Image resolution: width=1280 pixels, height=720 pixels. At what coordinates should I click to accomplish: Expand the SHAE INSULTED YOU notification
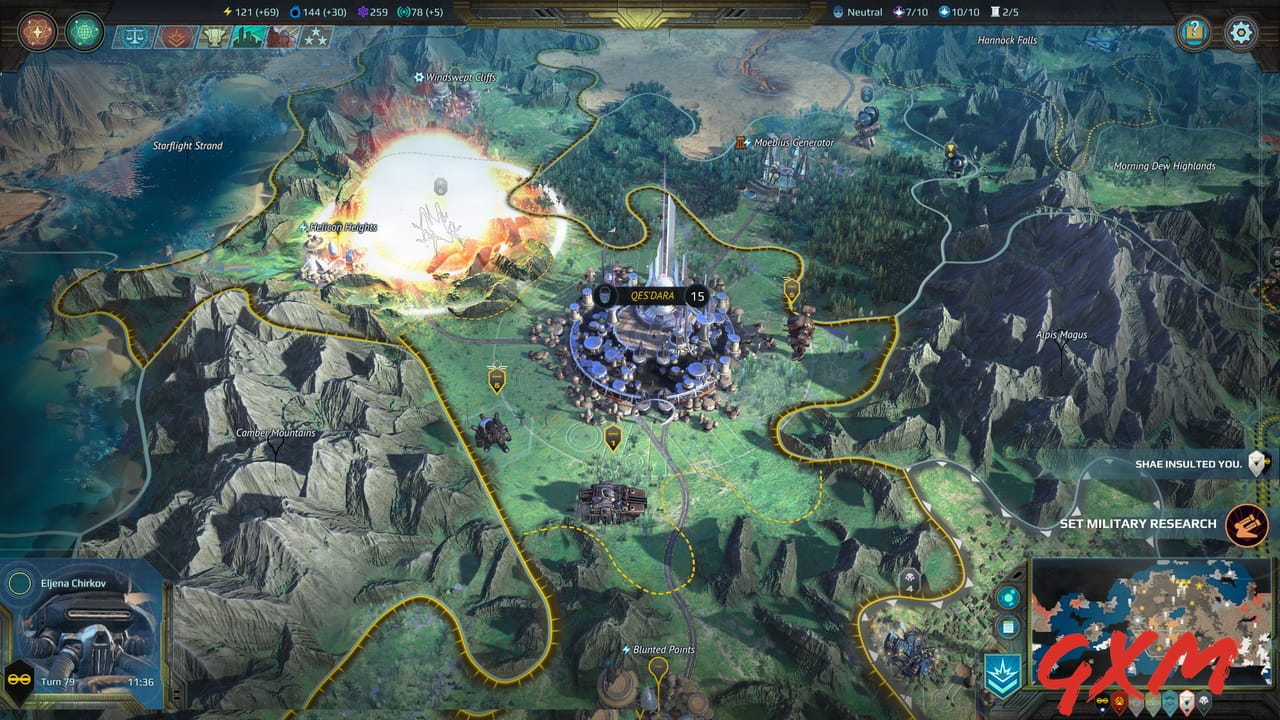pos(1188,462)
